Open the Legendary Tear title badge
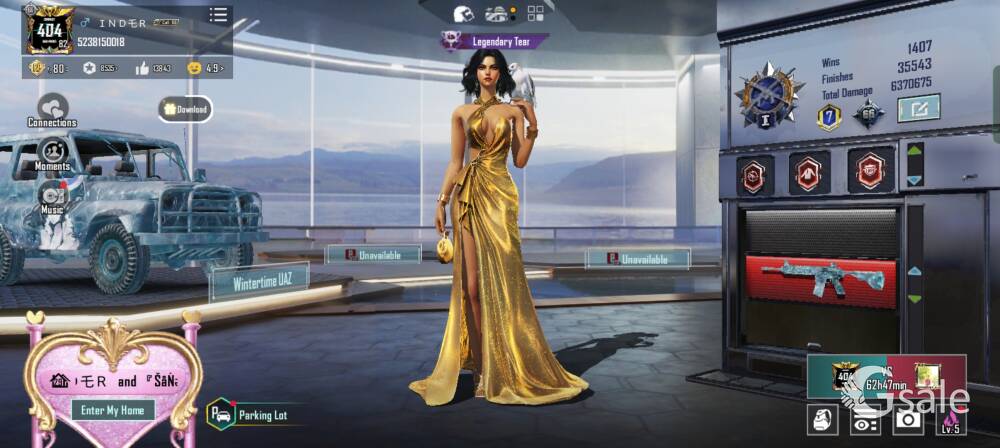 click(495, 41)
